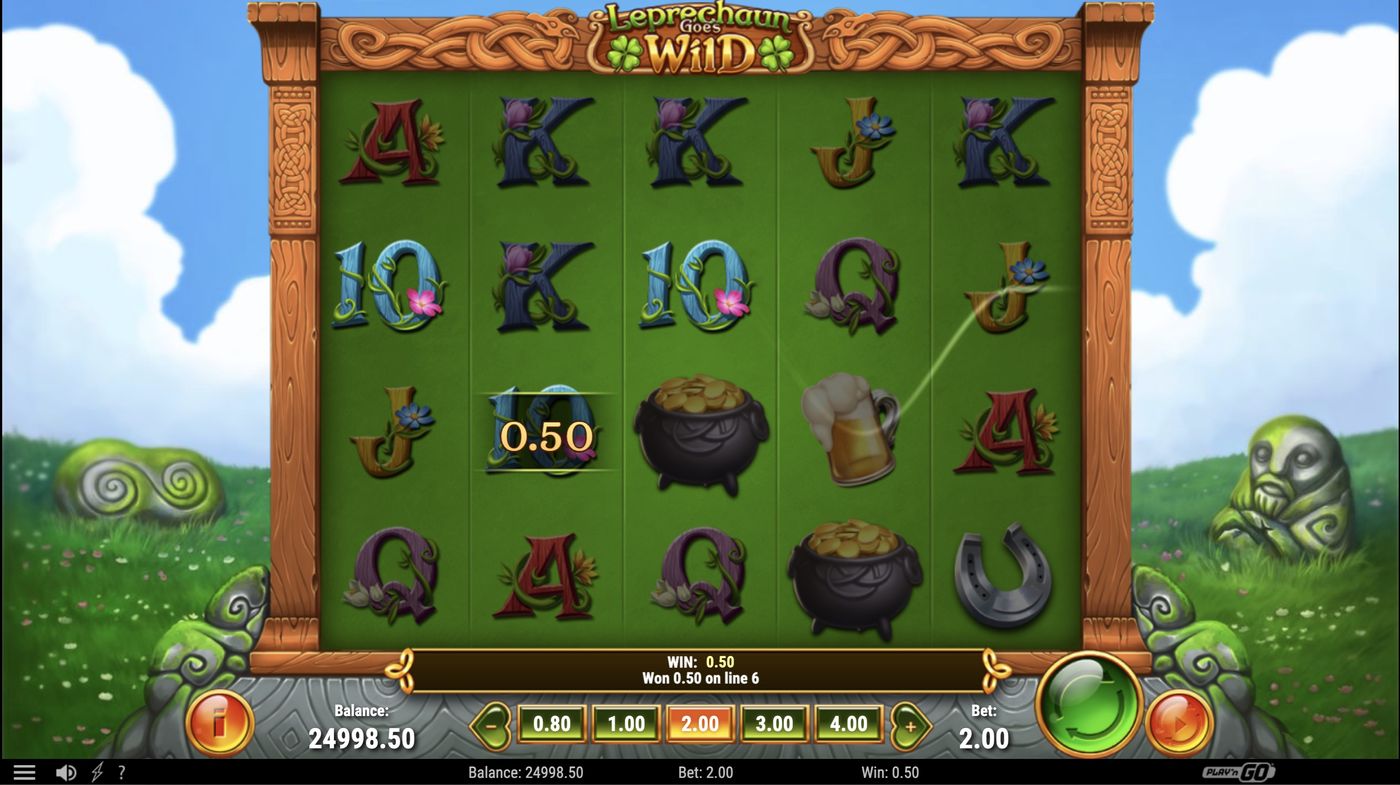
Task: Open help via the question mark icon
Action: tap(121, 771)
